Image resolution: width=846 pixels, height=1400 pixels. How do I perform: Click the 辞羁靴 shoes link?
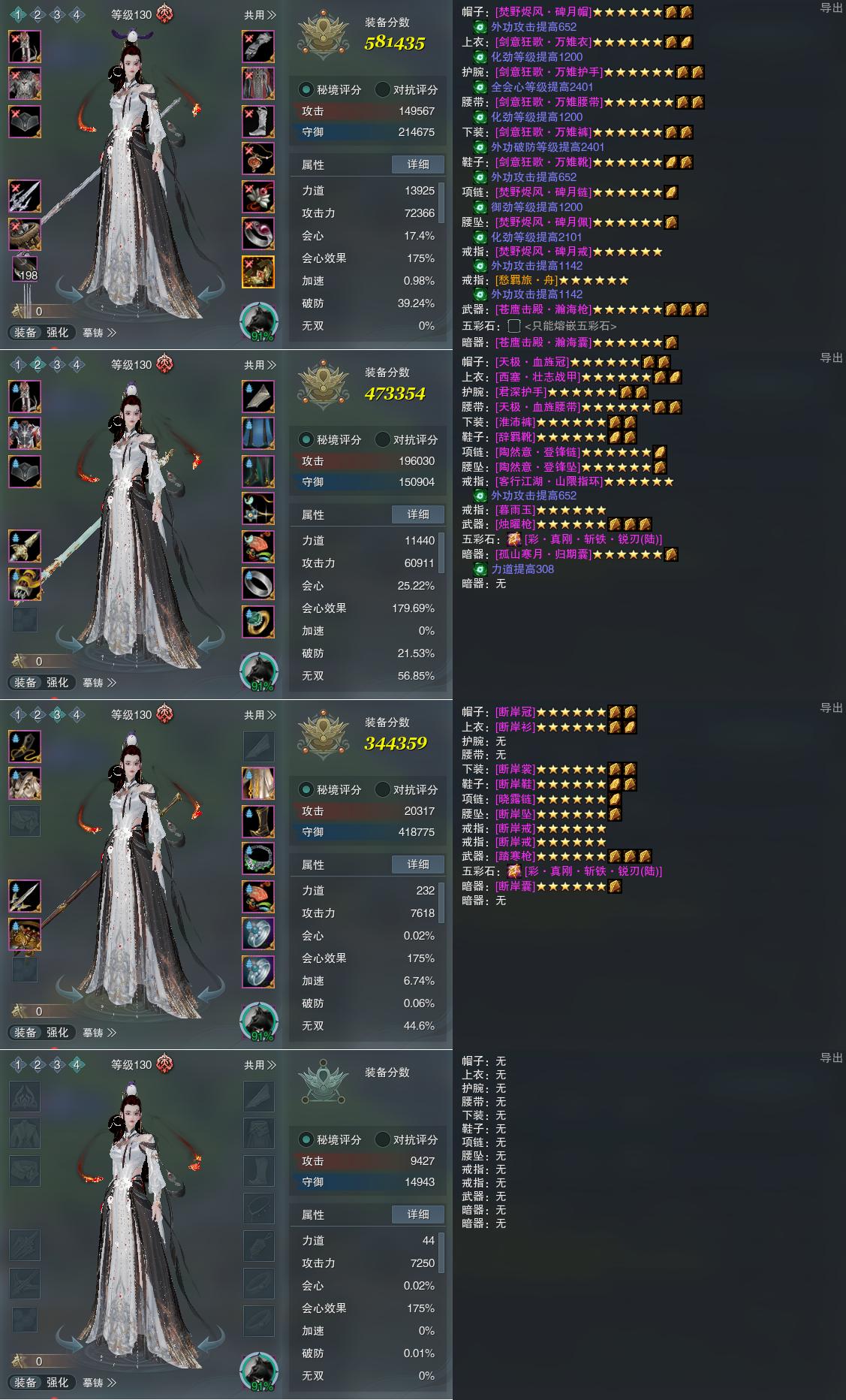tap(514, 437)
